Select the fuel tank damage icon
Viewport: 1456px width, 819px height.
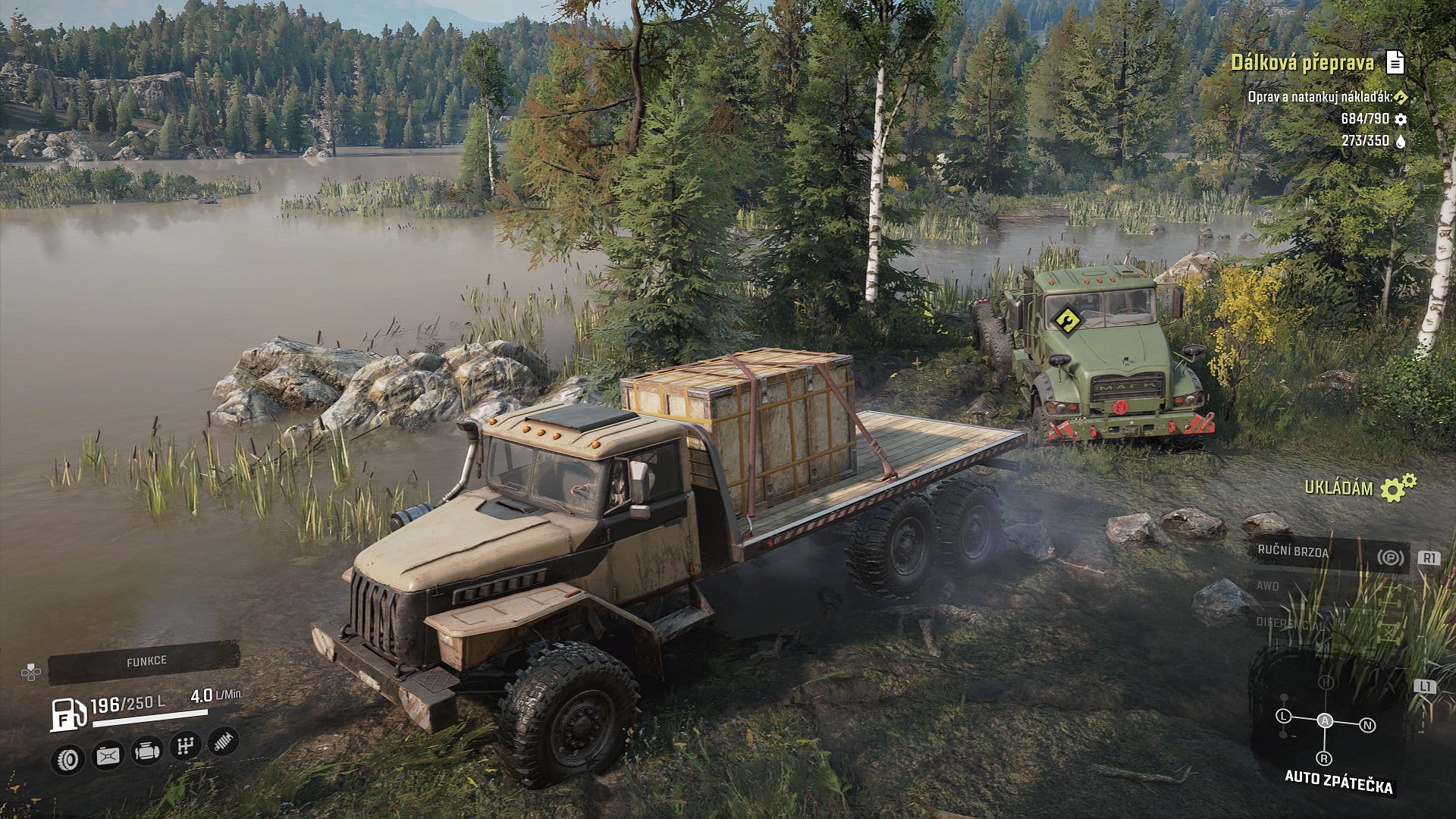107,755
